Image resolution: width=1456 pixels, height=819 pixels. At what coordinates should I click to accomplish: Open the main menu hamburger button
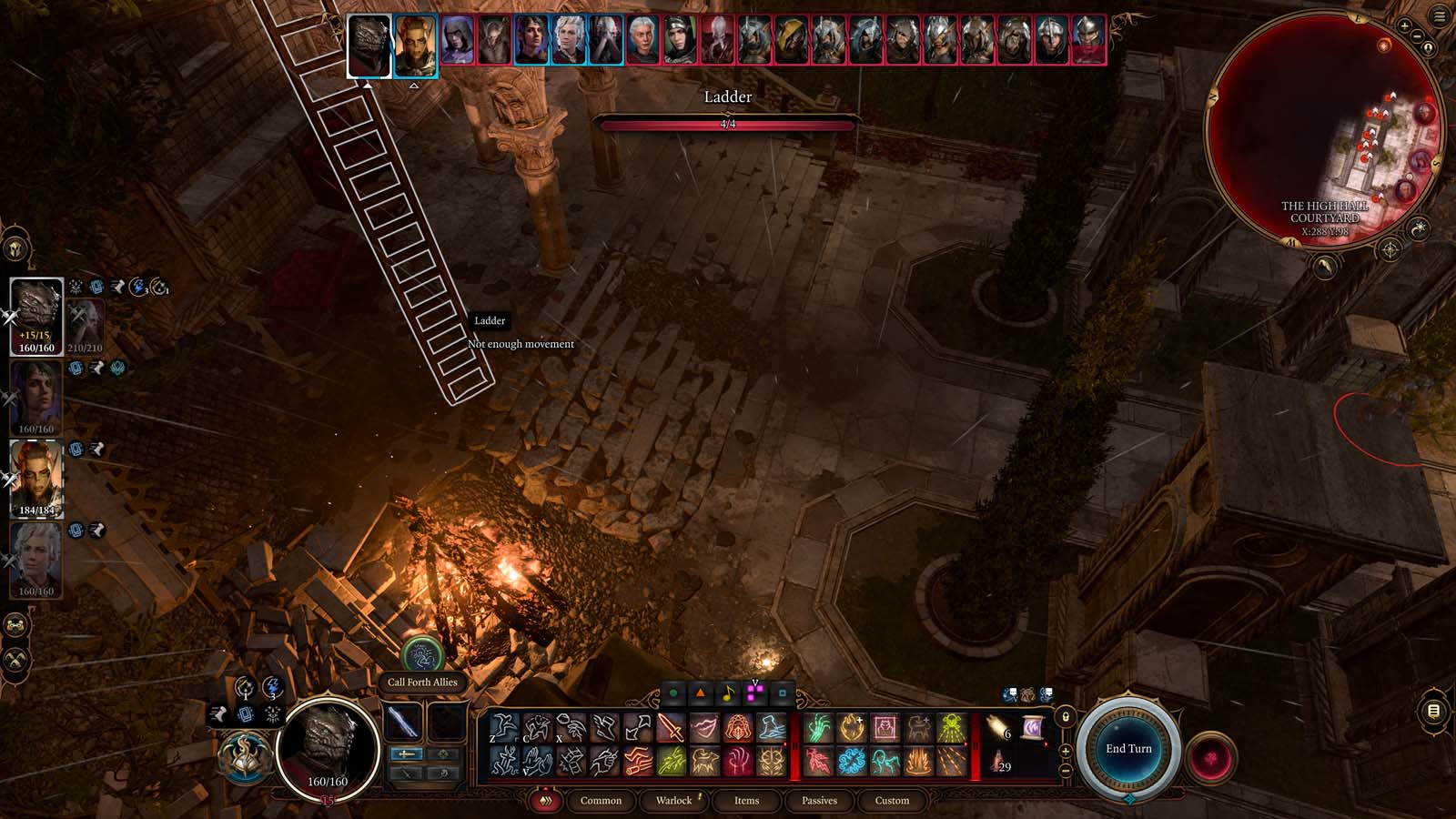pos(1440,16)
